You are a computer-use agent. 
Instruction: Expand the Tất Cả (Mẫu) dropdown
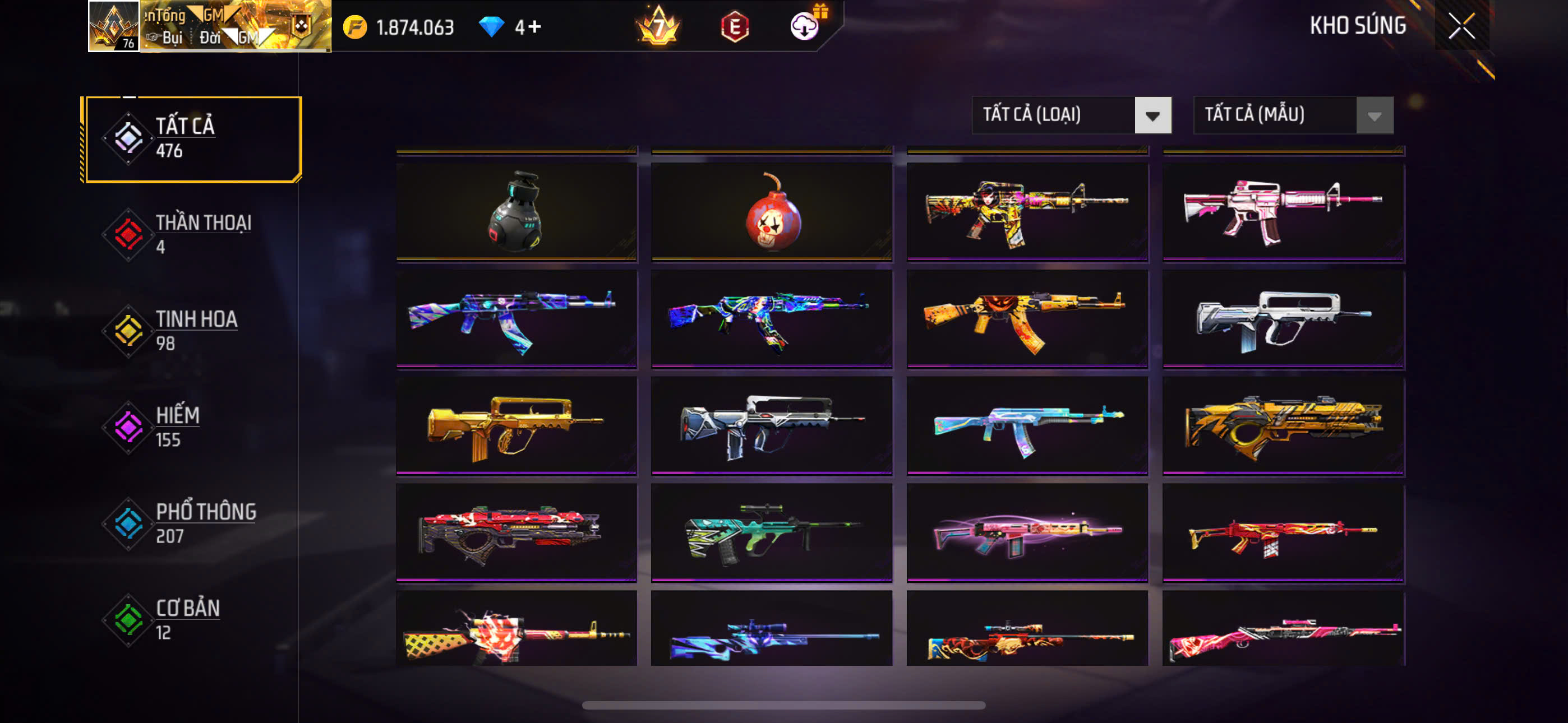(x=1293, y=115)
